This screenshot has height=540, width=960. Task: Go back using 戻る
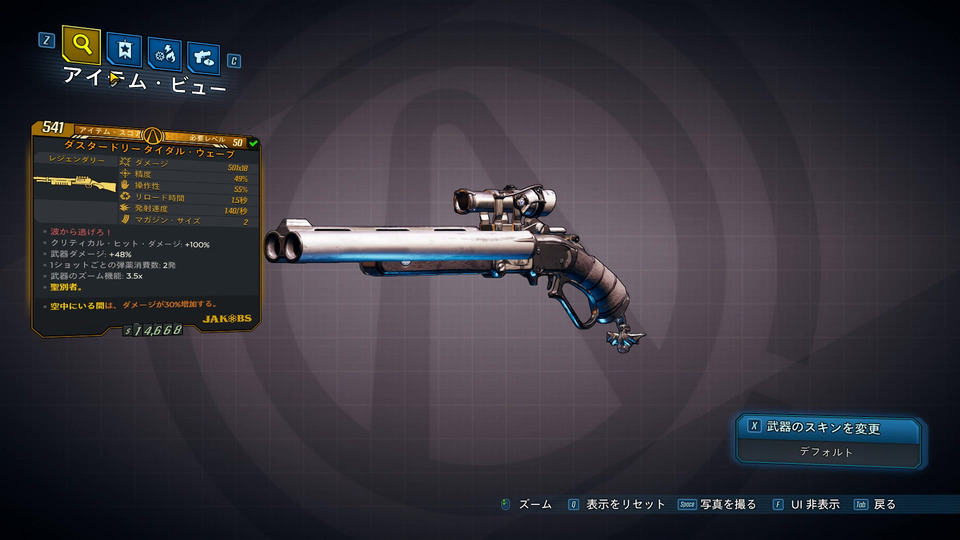coord(875,505)
